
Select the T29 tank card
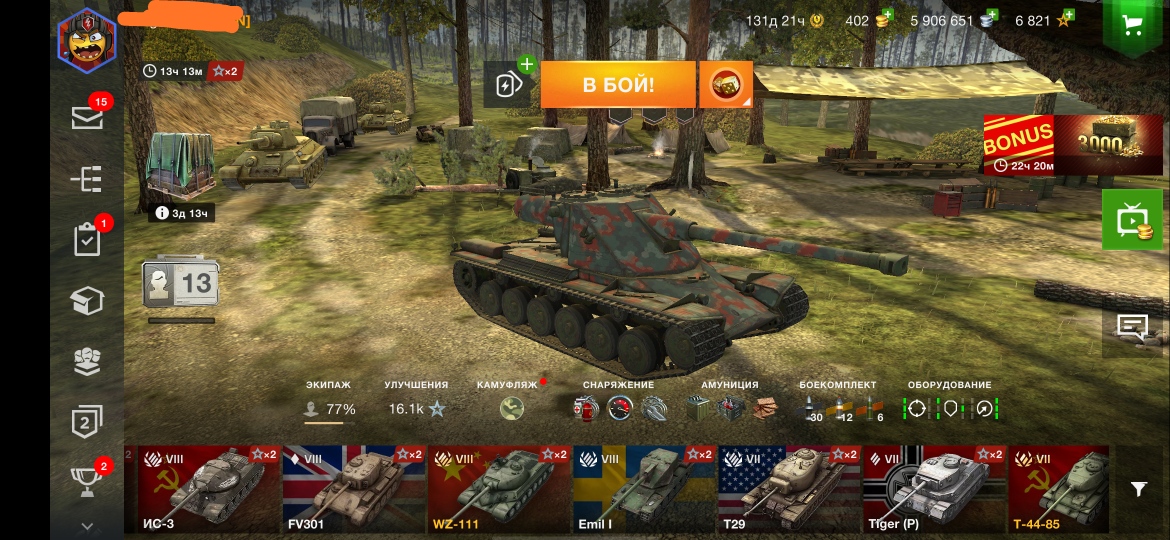tap(789, 489)
